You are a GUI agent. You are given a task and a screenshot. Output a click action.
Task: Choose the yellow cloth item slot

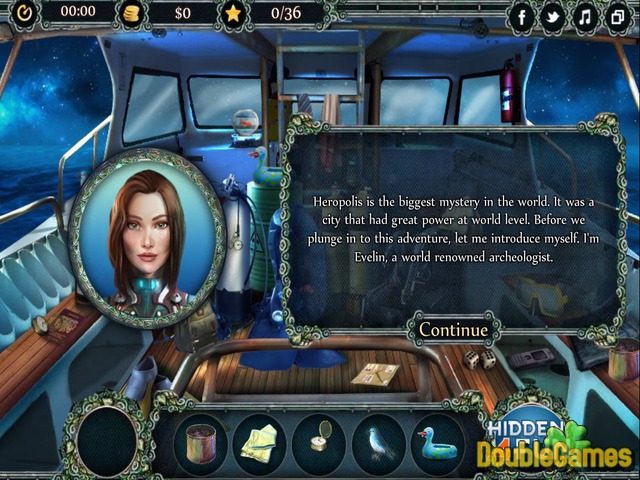tap(260, 443)
